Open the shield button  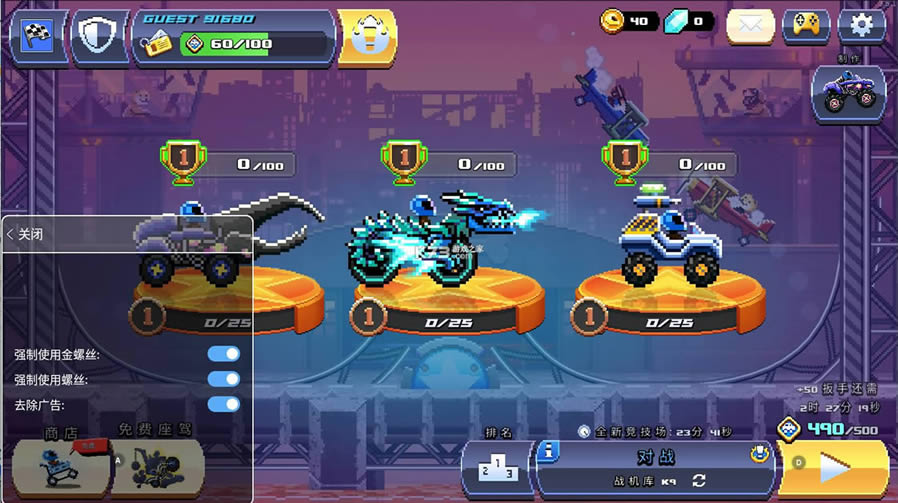(100, 35)
